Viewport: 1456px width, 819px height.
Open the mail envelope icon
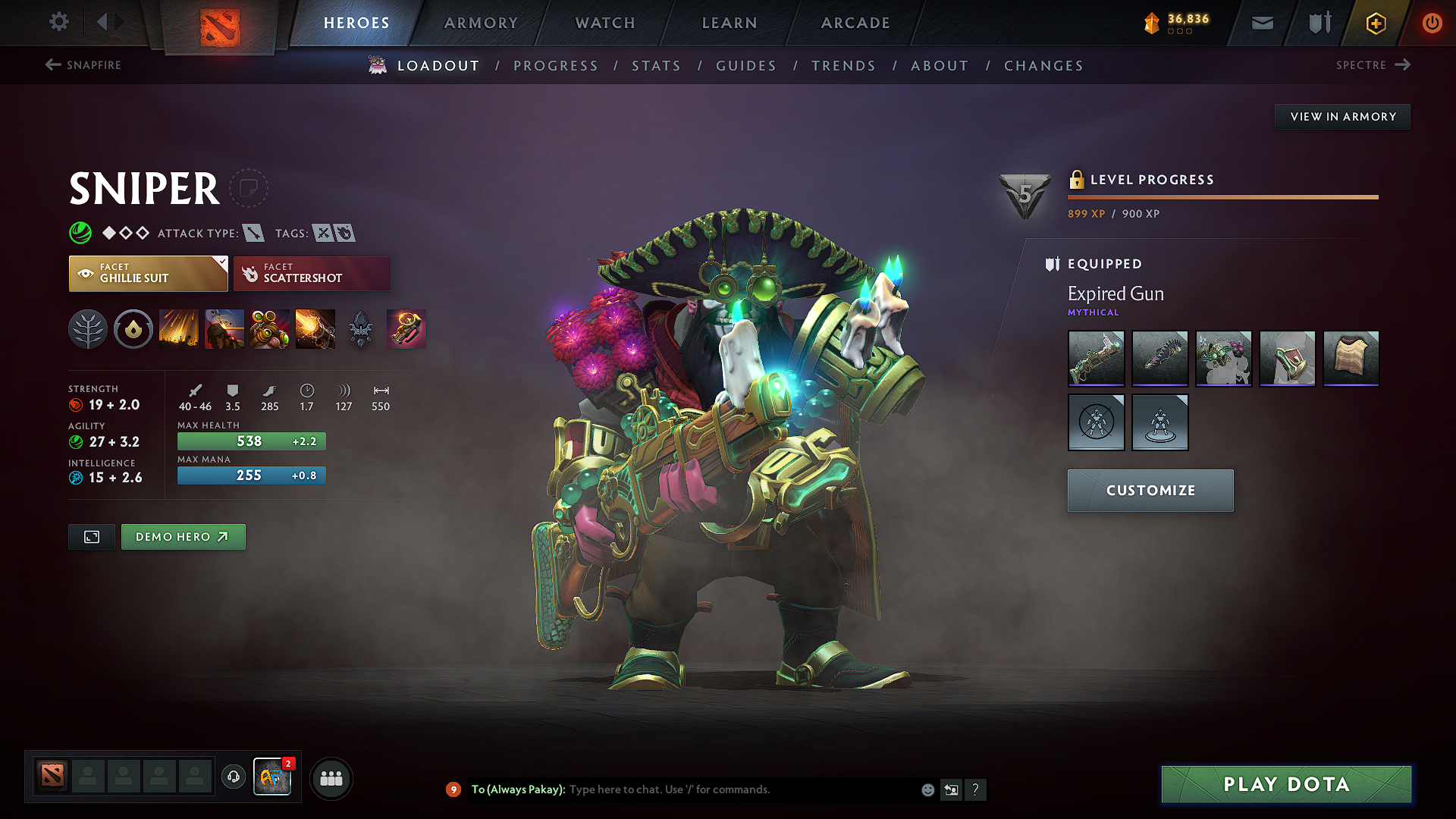click(1262, 24)
